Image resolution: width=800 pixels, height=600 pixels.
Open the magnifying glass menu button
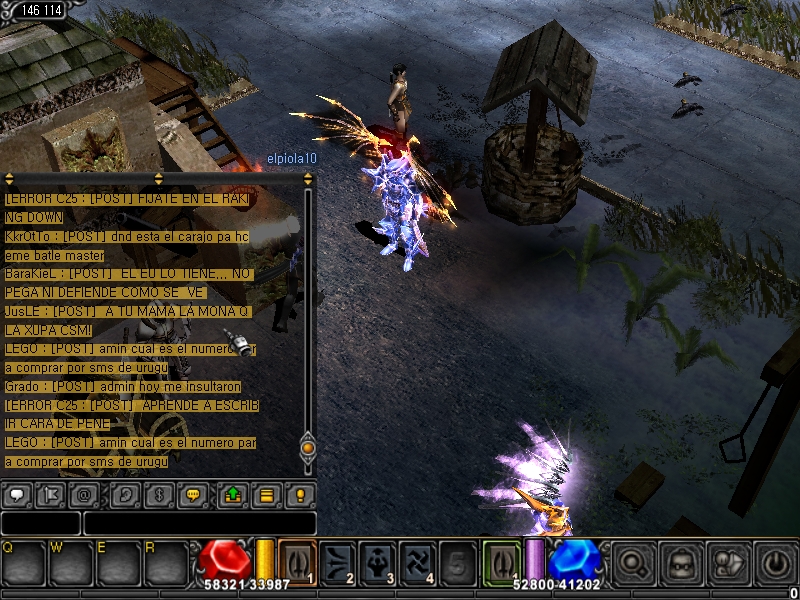click(631, 562)
